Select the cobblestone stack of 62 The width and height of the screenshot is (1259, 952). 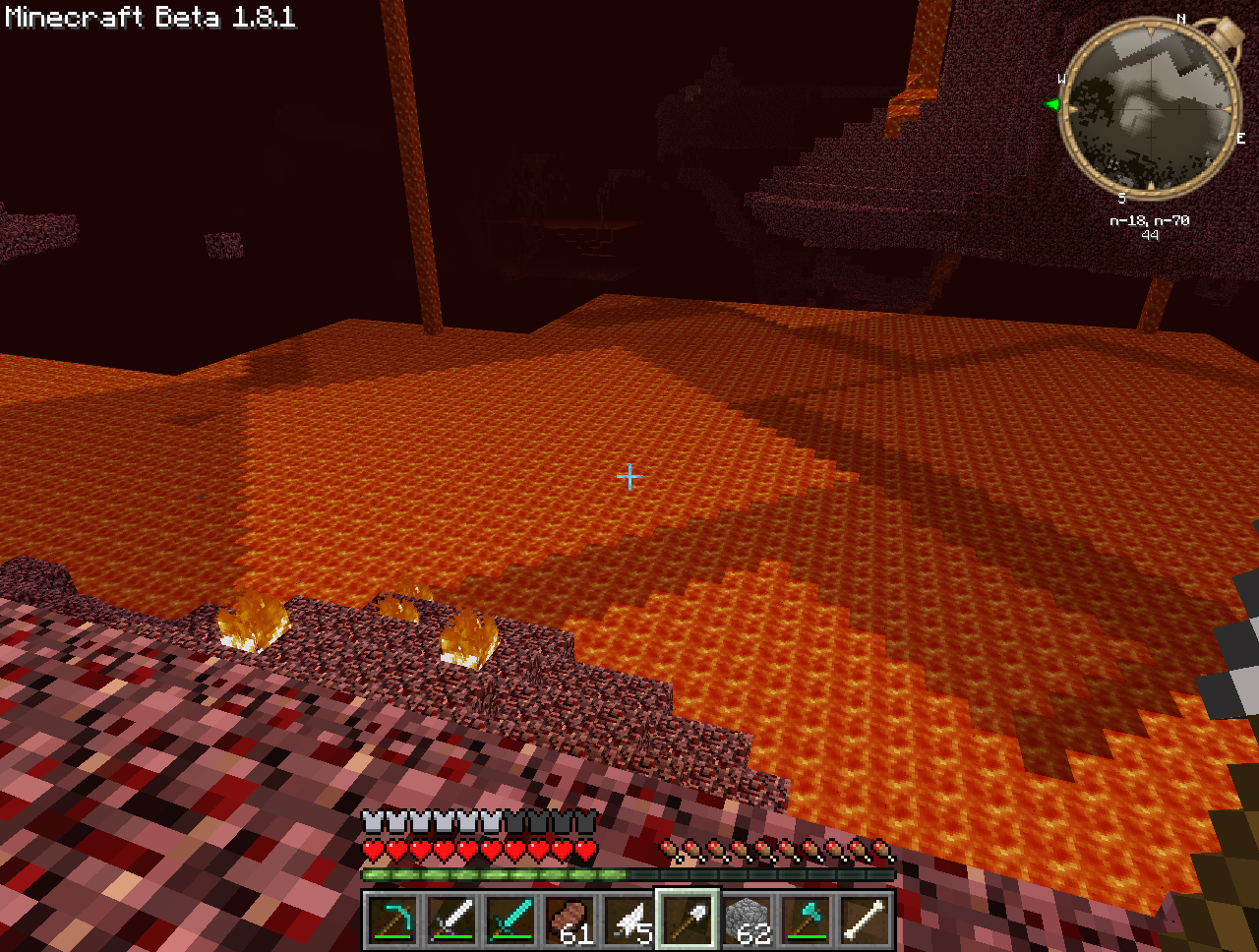point(748,920)
